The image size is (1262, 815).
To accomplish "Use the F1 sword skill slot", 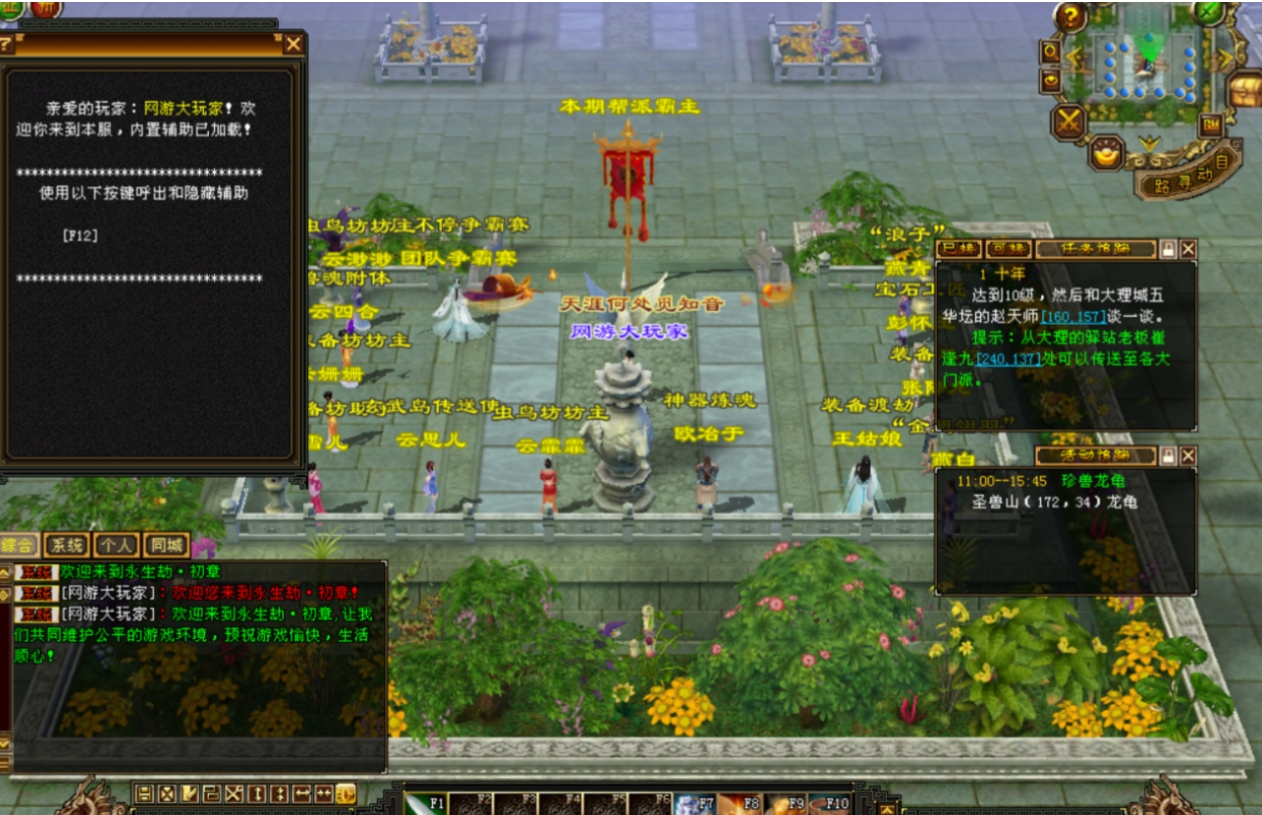I will (x=425, y=803).
